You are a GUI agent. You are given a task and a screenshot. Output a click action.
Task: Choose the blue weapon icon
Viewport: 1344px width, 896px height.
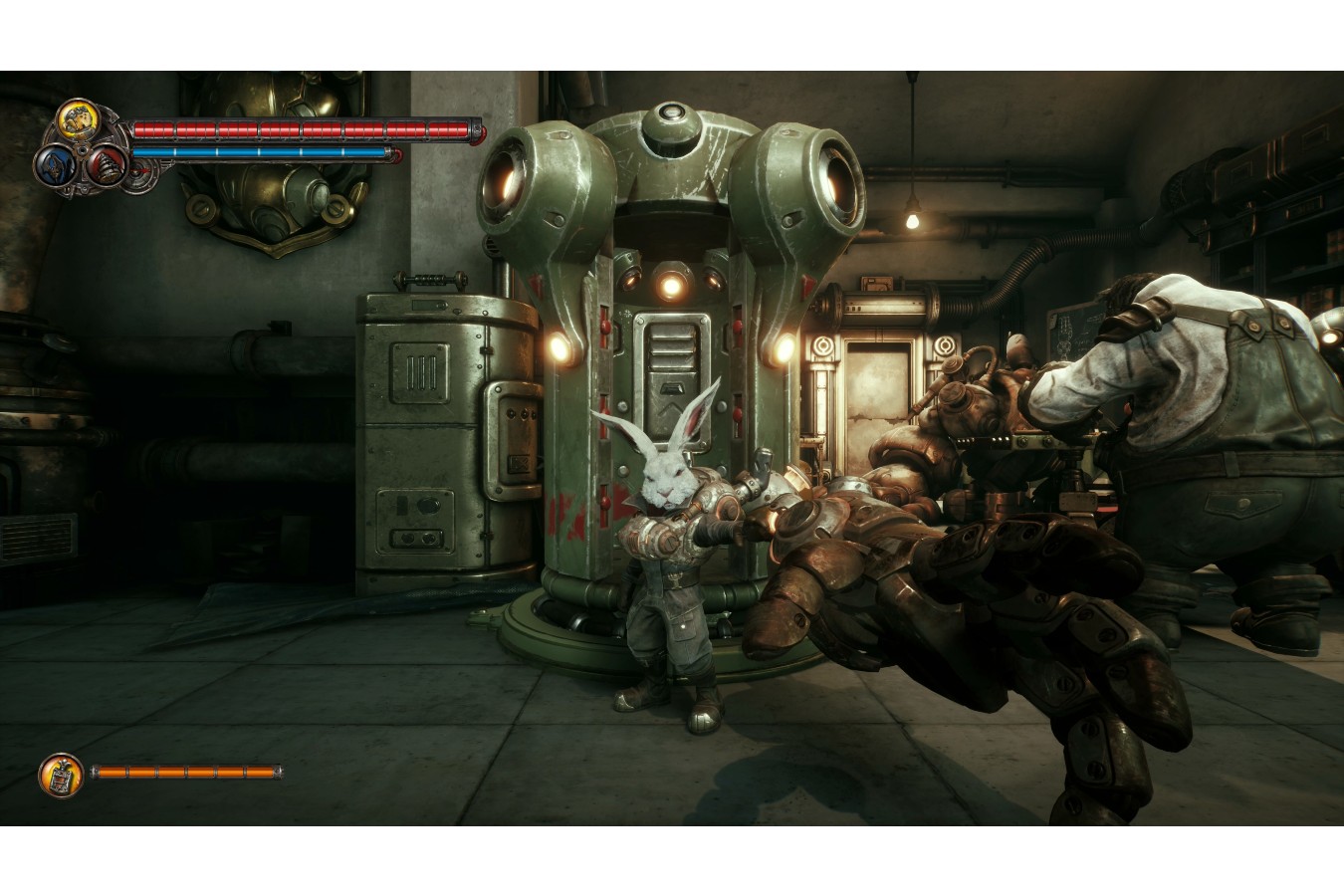tap(55, 166)
